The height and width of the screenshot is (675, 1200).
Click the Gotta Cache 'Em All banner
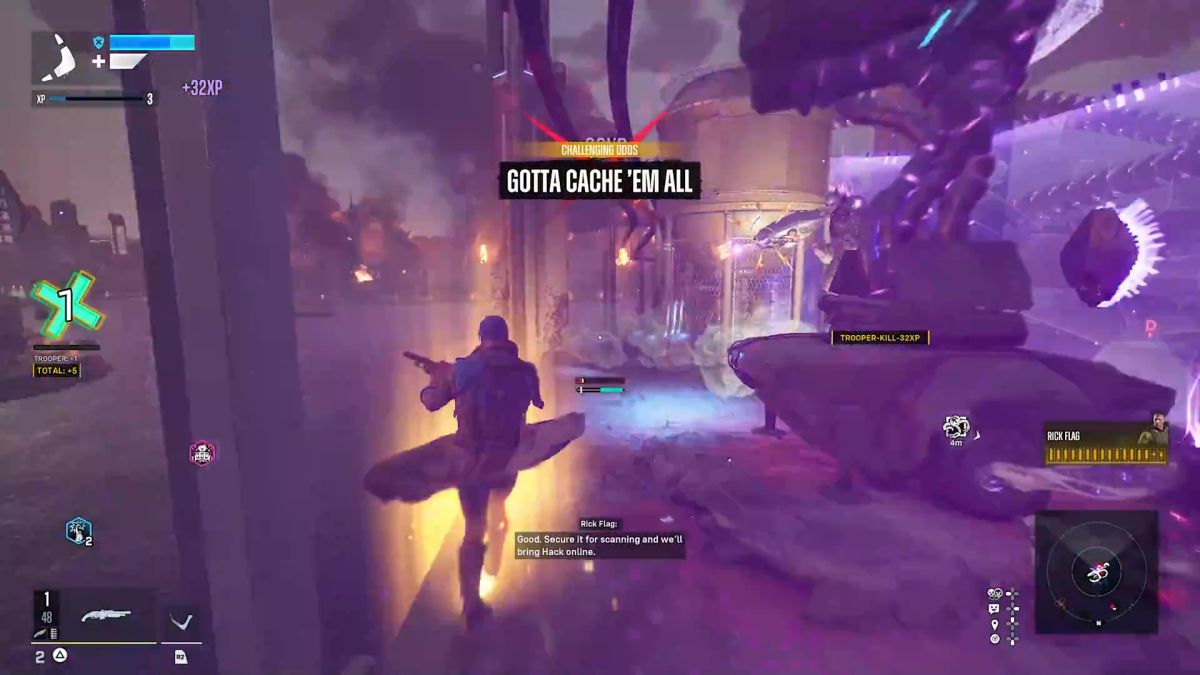pos(599,182)
